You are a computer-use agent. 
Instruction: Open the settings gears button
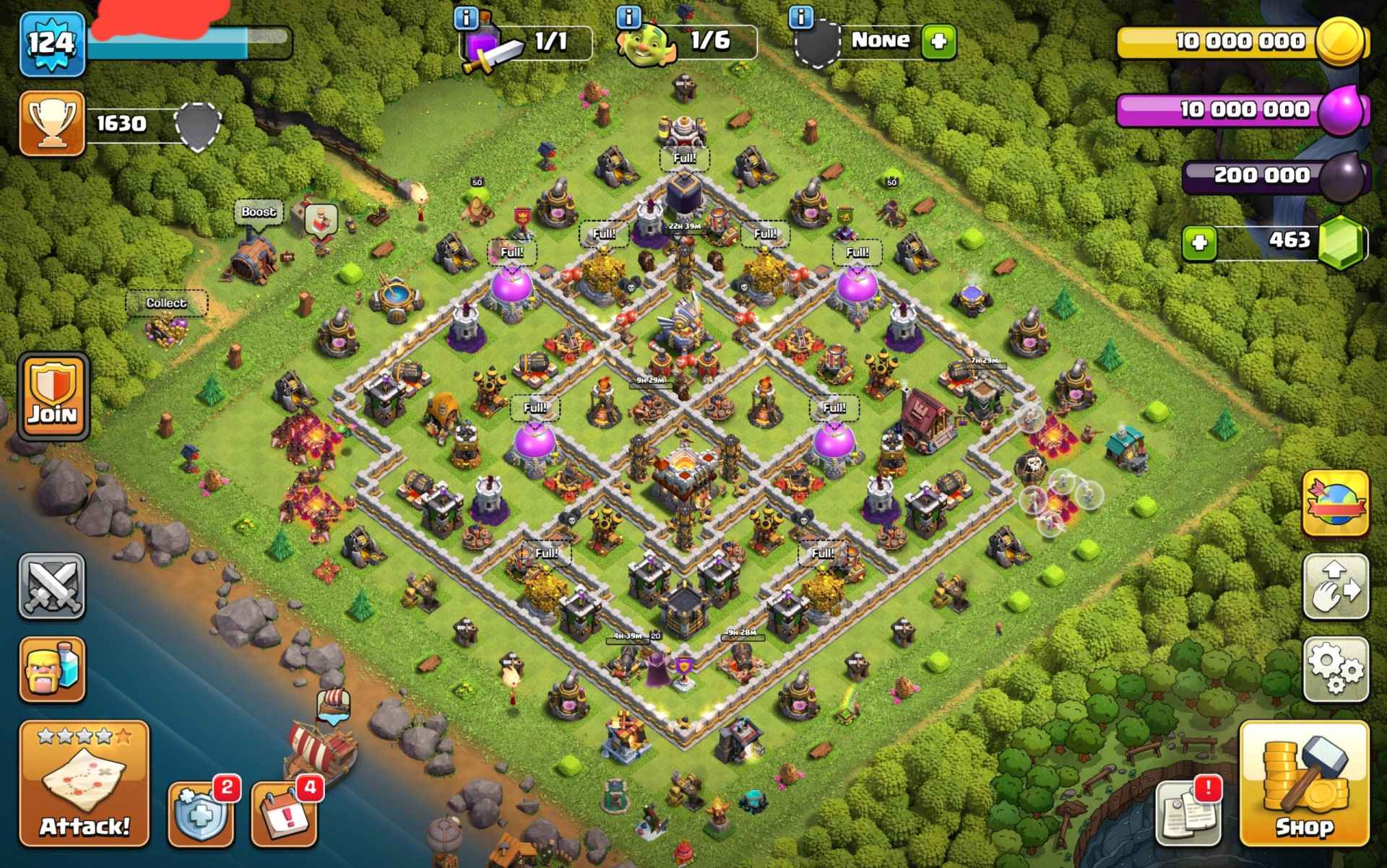pyautogui.click(x=1336, y=669)
